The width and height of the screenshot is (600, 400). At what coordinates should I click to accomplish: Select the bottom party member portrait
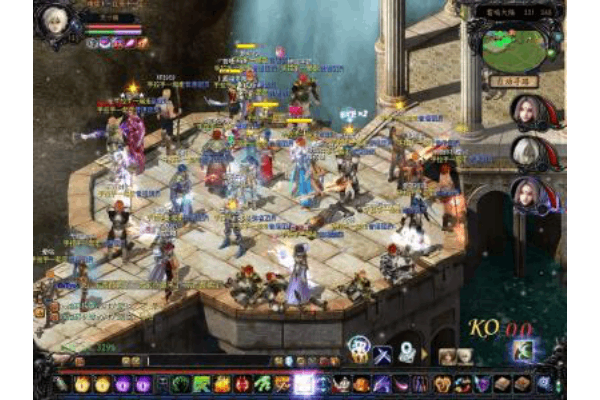click(x=525, y=192)
